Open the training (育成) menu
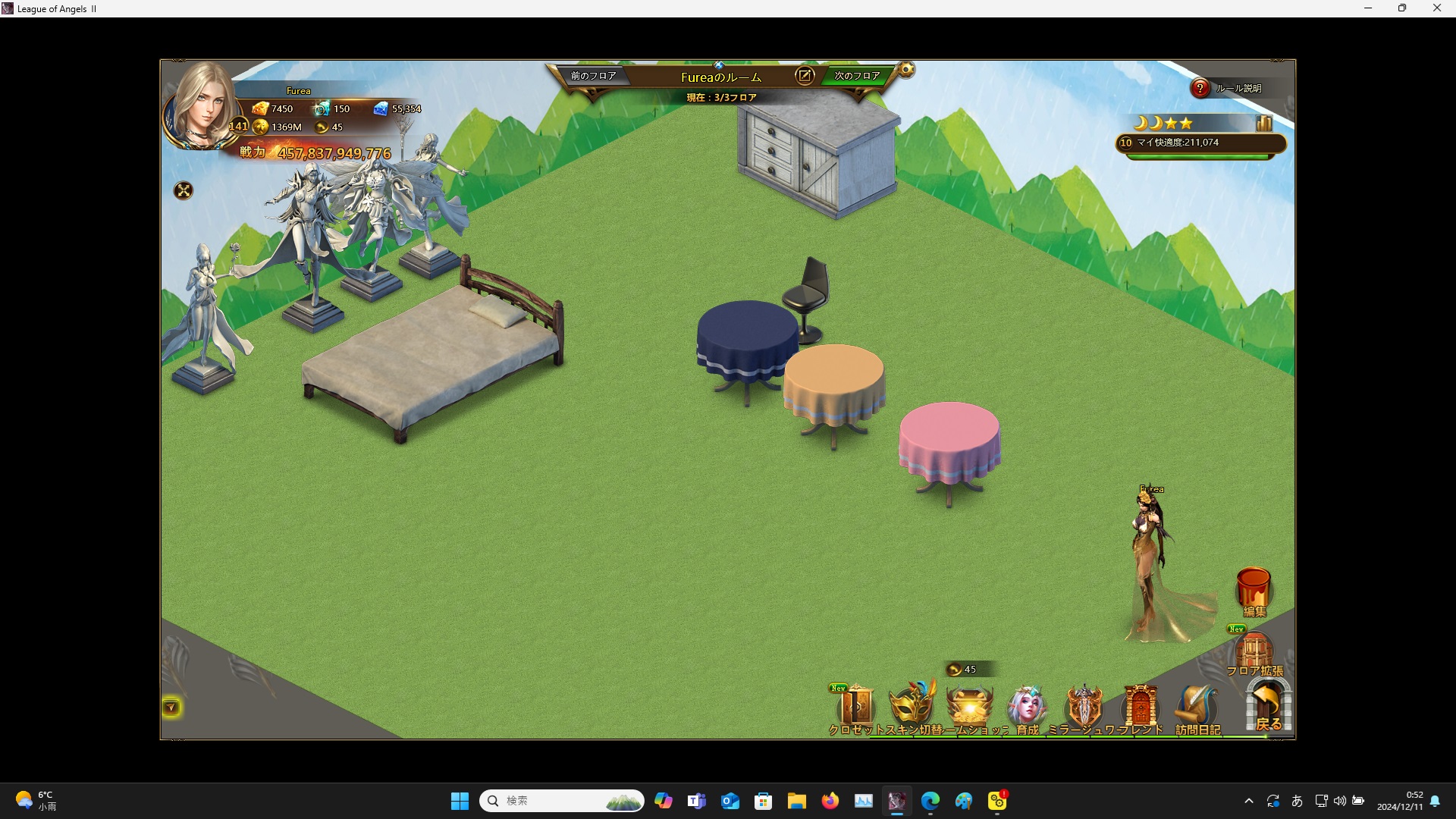Image resolution: width=1456 pixels, height=819 pixels. [x=1027, y=707]
